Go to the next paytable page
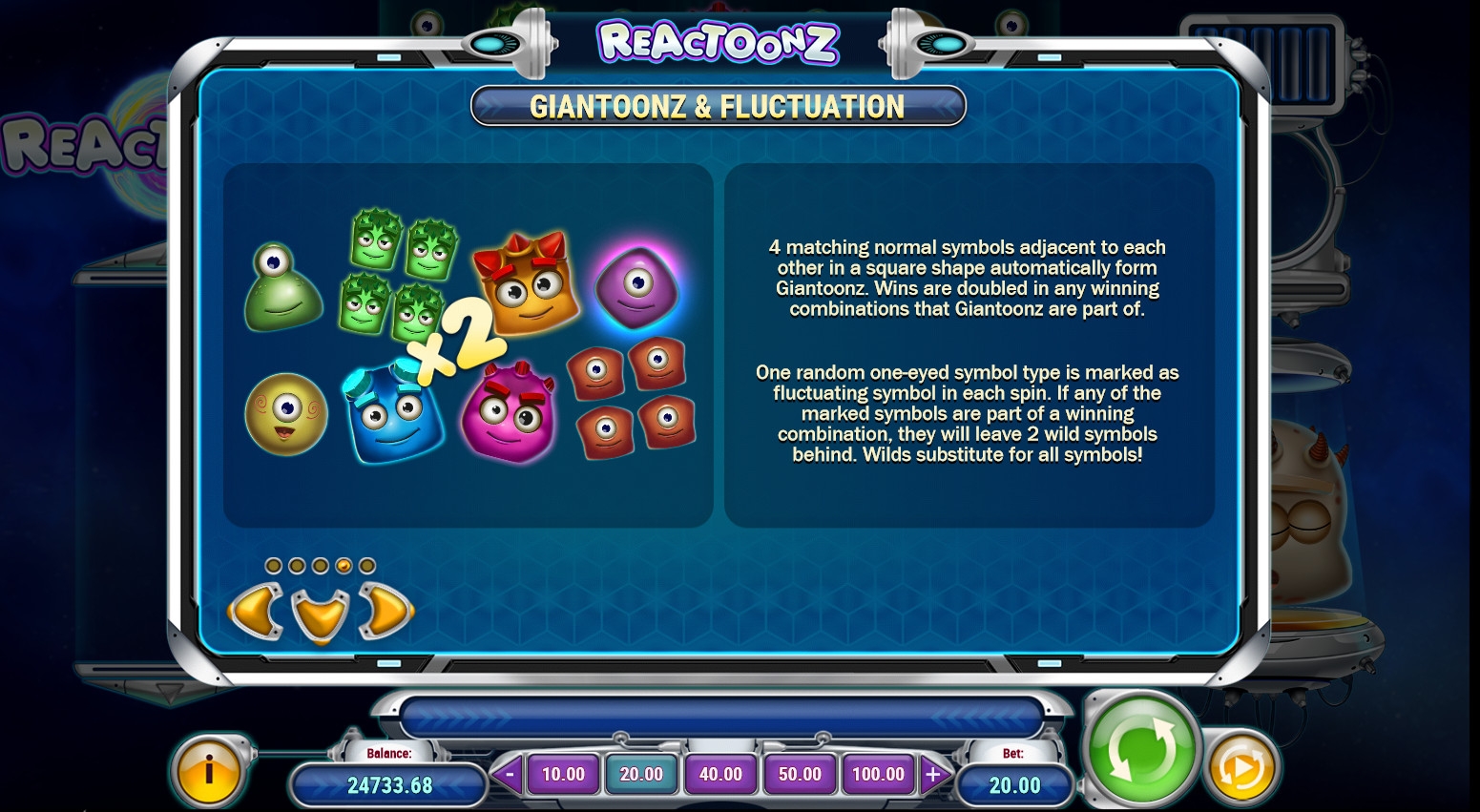 [385, 610]
